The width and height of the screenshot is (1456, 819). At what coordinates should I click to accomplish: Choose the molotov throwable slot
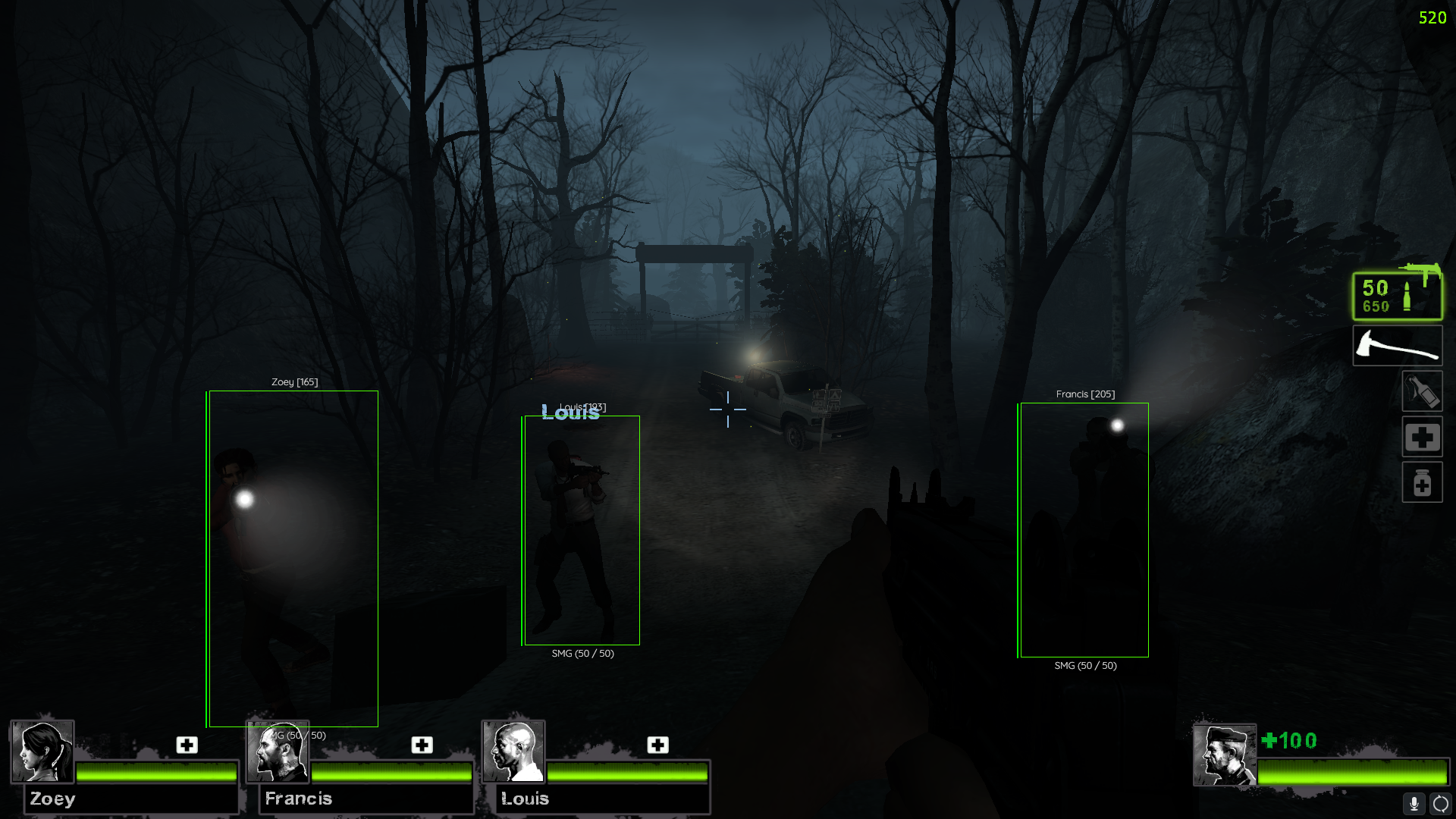[1422, 391]
